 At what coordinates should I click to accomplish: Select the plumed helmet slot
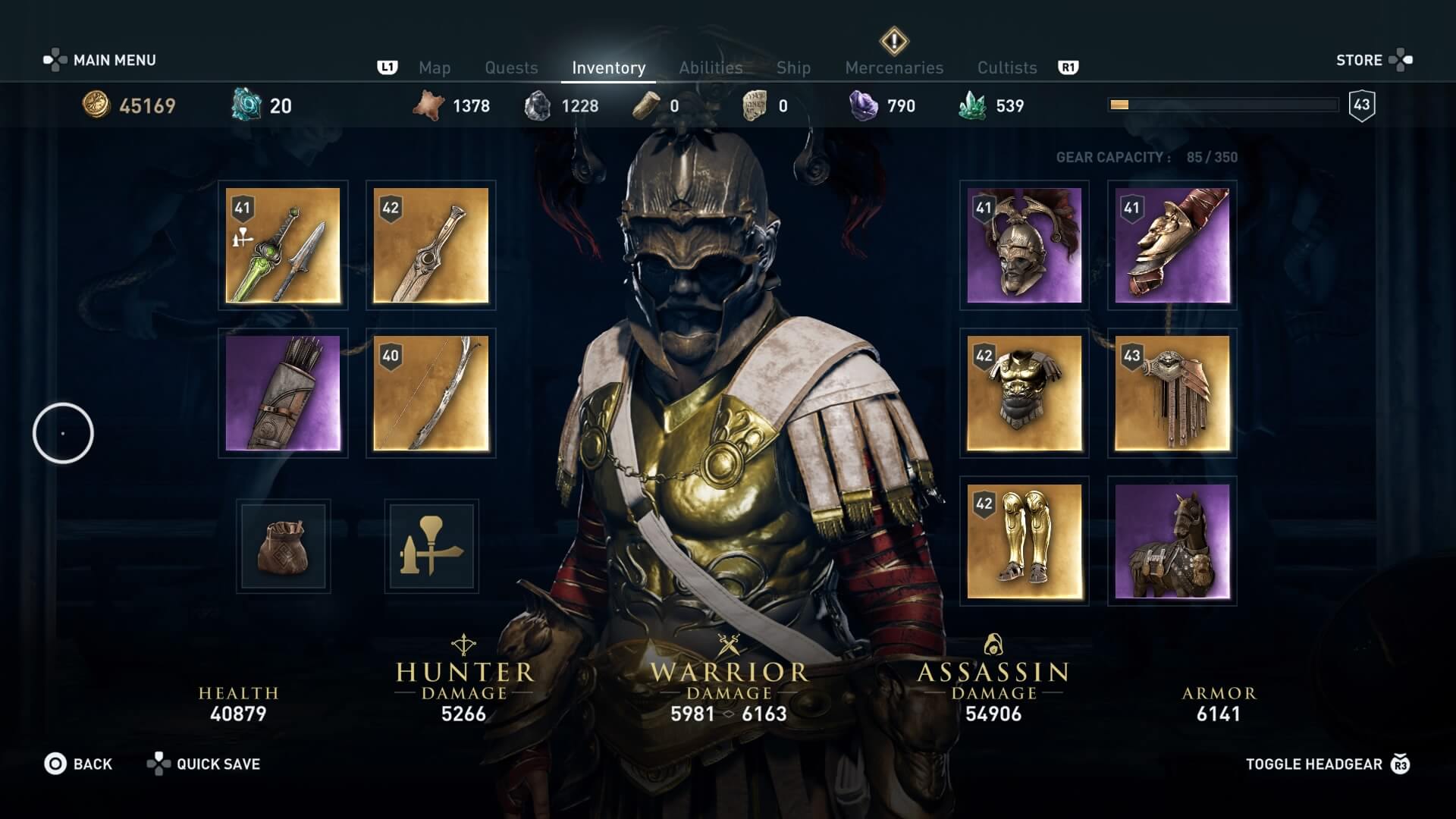coord(1024,245)
